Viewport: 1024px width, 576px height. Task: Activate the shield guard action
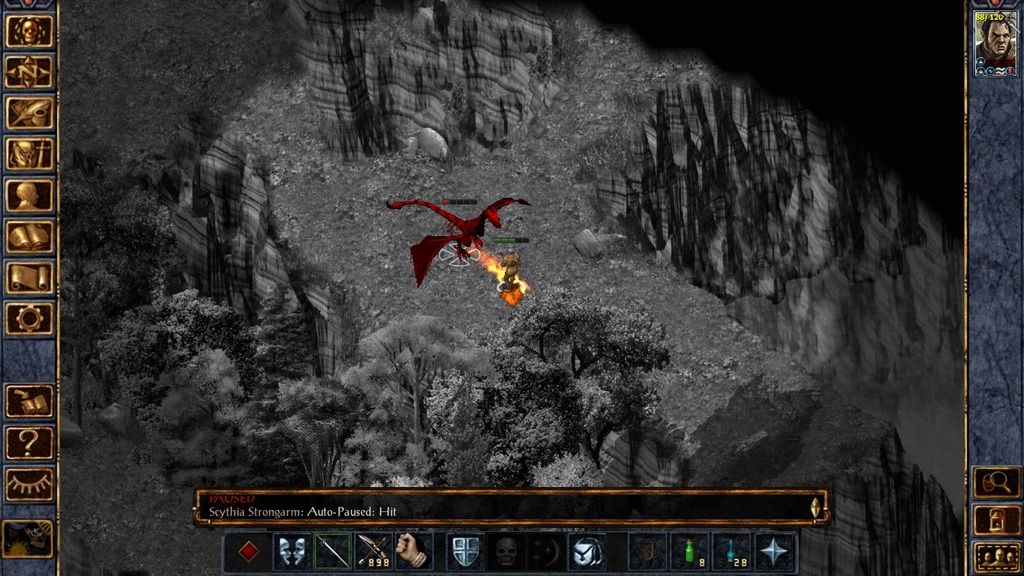(464, 551)
